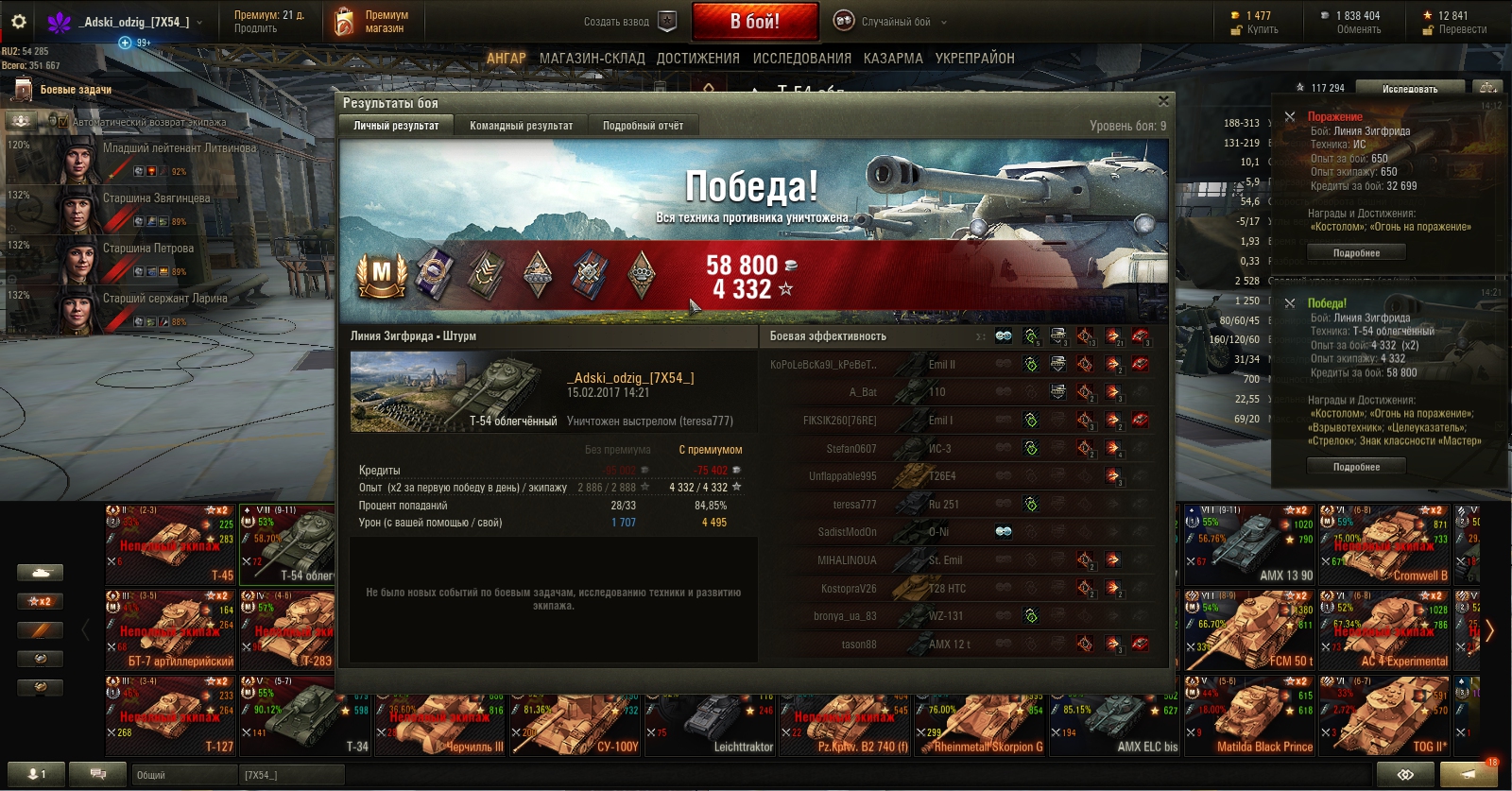
Task: Open Подробнее on the Поражение notification
Action: 1356,253
